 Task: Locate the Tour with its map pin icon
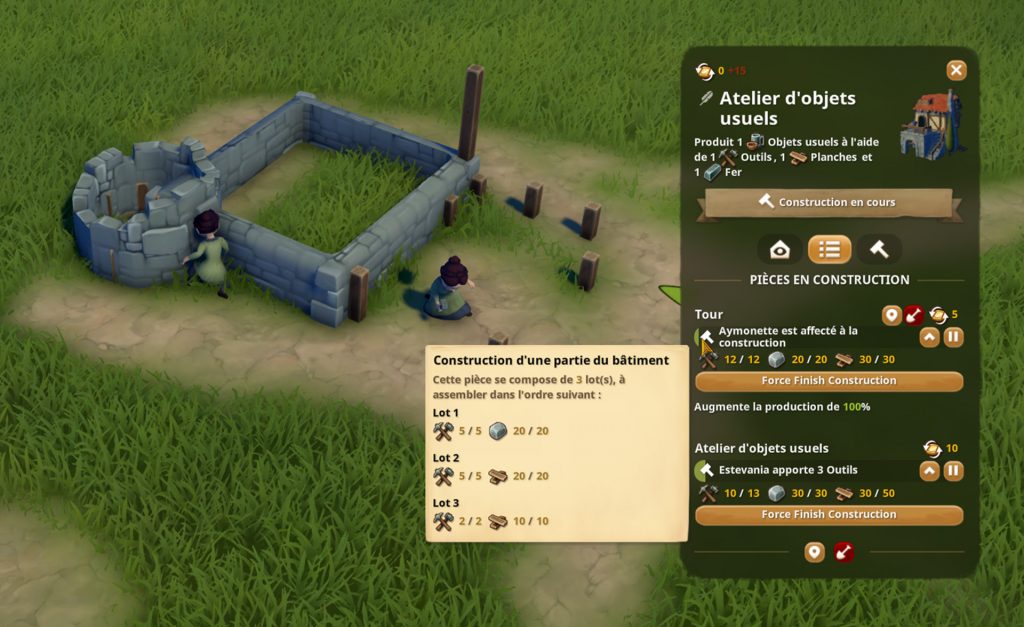[x=891, y=316]
